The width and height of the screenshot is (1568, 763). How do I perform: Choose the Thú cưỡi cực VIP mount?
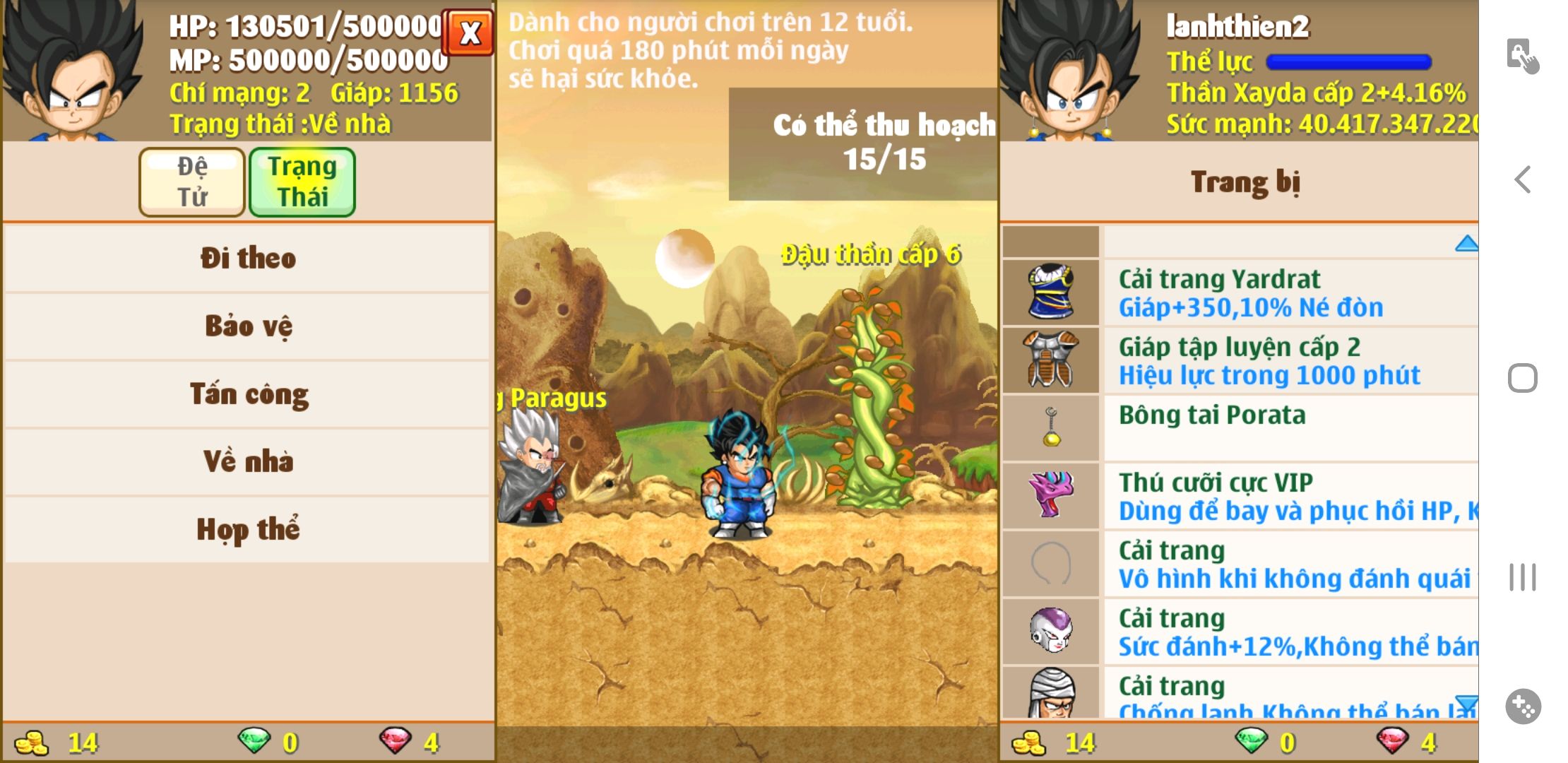pos(1240,496)
